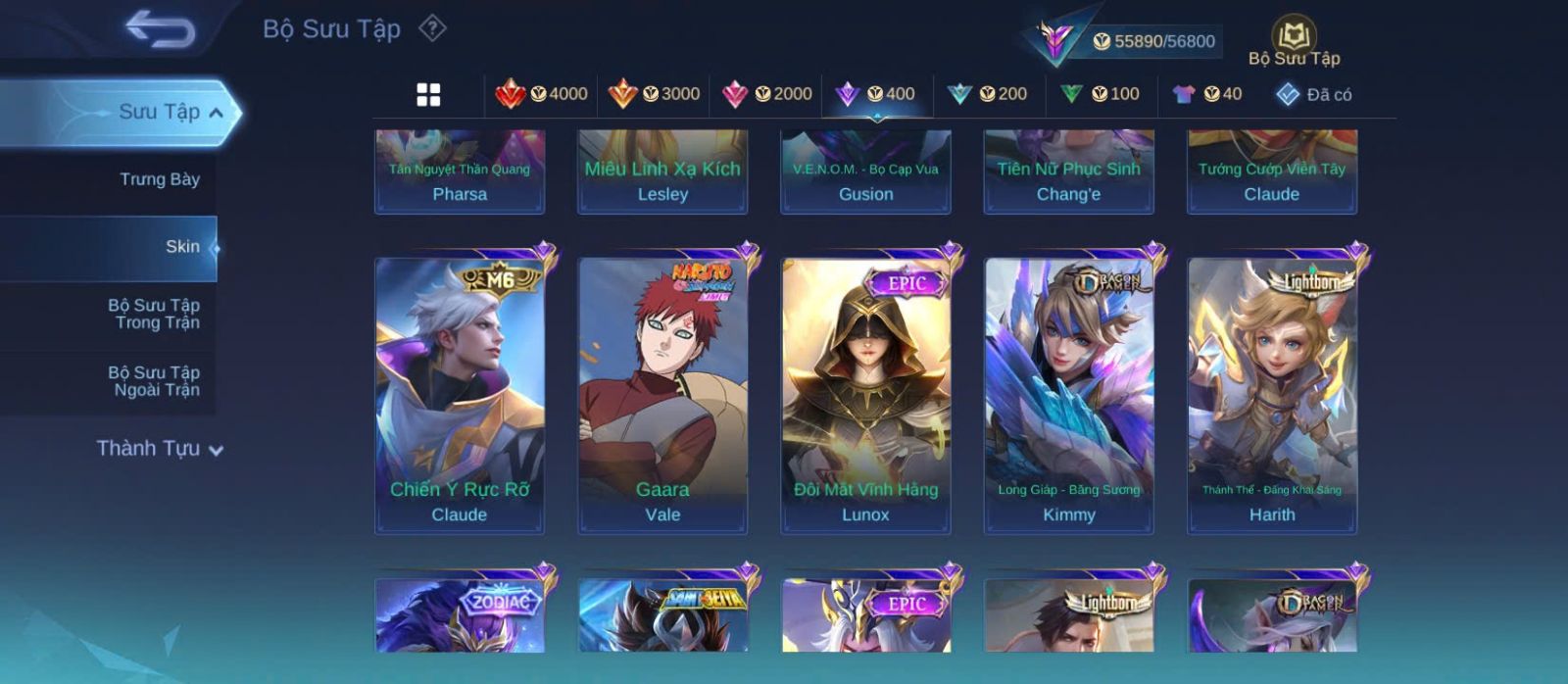The width and height of the screenshot is (1568, 684).
Task: Select Harith's Lightborn skin card
Action: [1272, 395]
